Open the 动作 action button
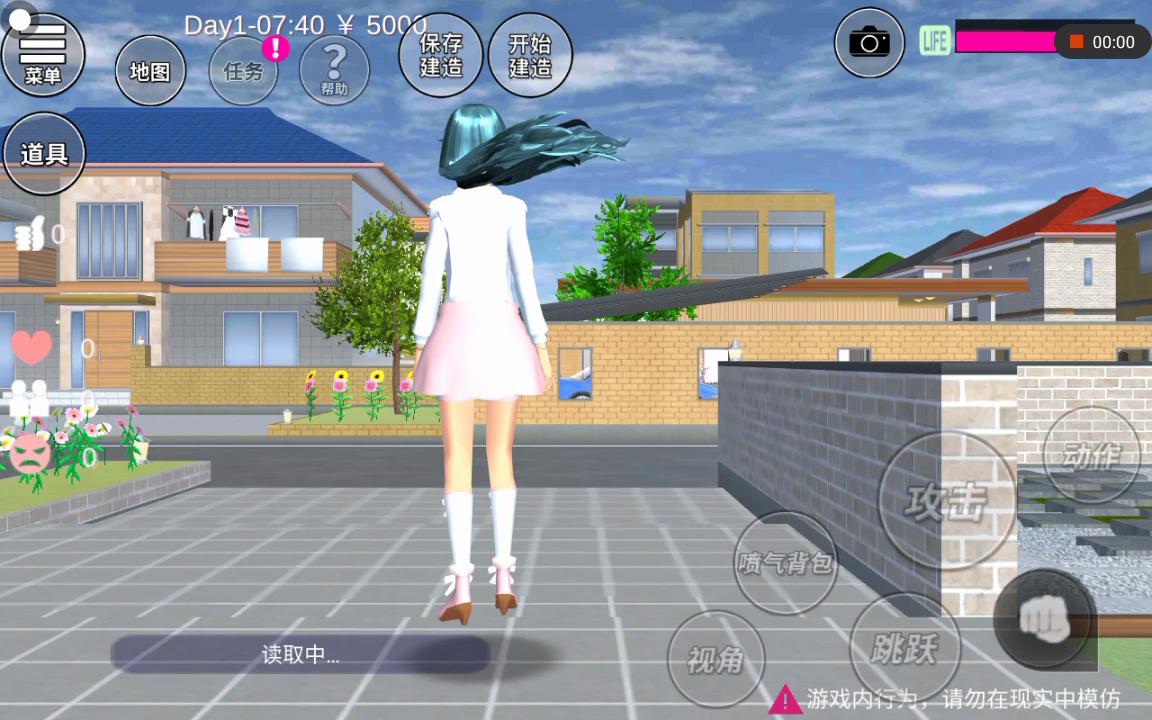The image size is (1152, 720). tap(1091, 455)
